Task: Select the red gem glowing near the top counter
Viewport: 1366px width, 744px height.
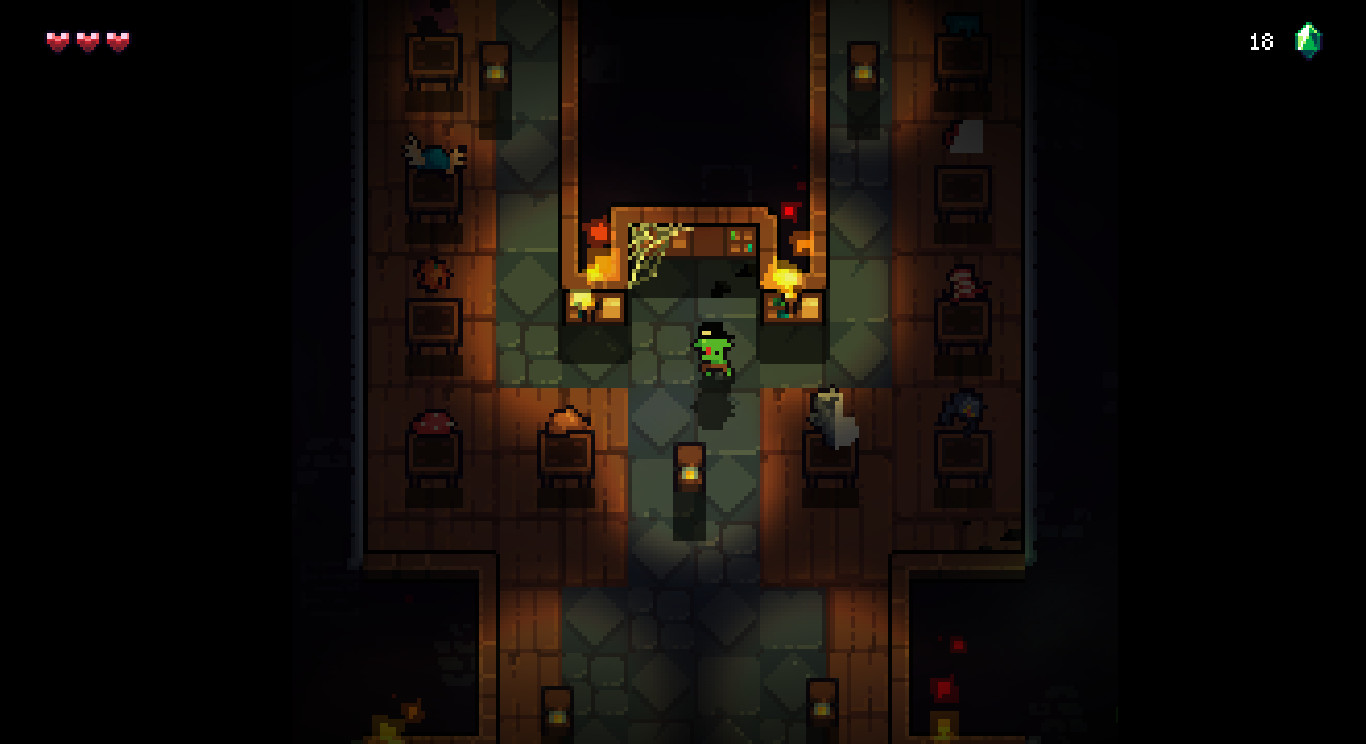Action: (789, 211)
